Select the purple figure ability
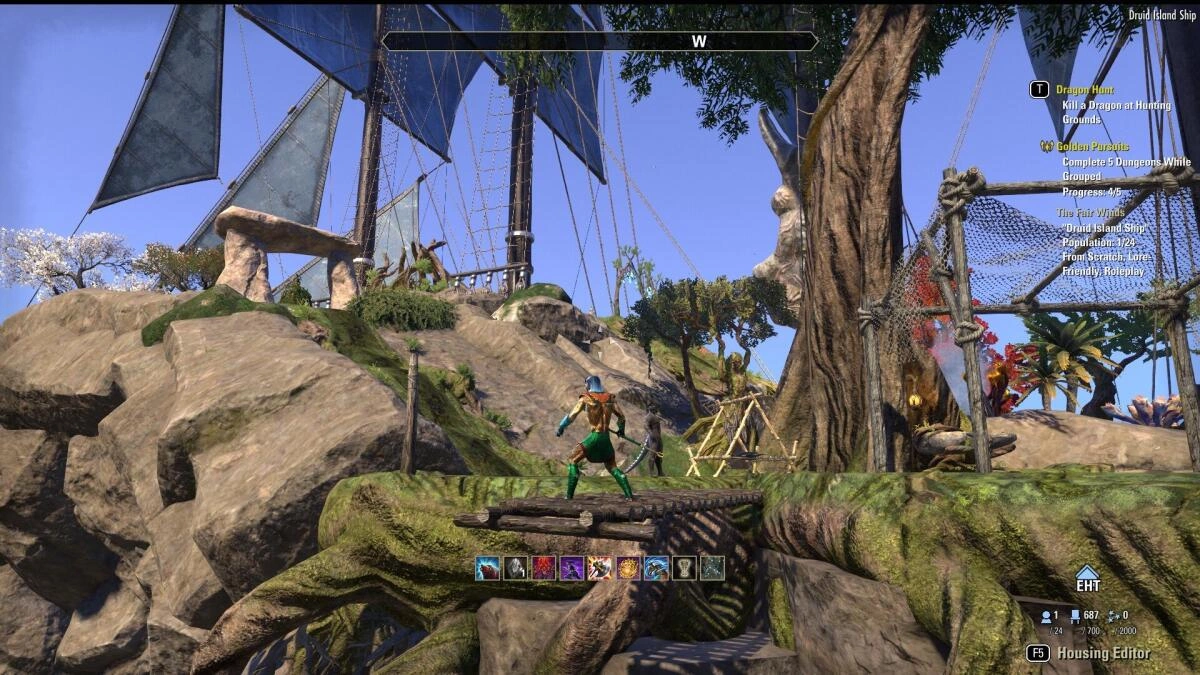This screenshot has height=675, width=1200. (x=571, y=568)
